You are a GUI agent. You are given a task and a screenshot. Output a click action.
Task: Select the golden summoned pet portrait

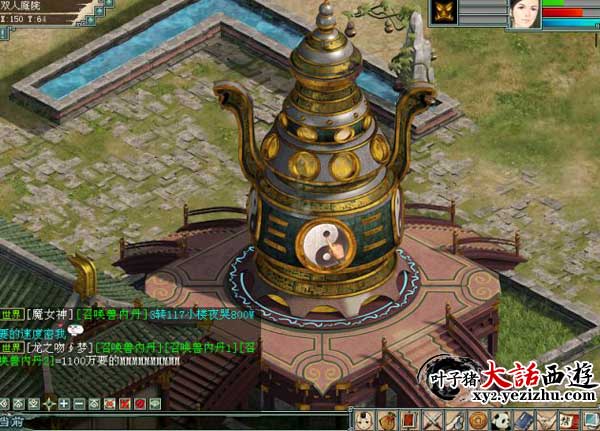[x=444, y=12]
